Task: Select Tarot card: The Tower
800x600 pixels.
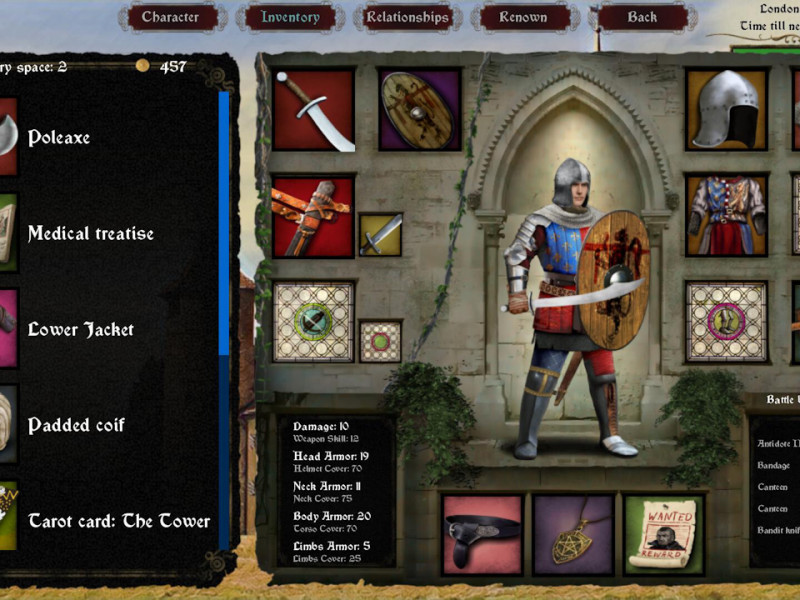Action: [118, 522]
